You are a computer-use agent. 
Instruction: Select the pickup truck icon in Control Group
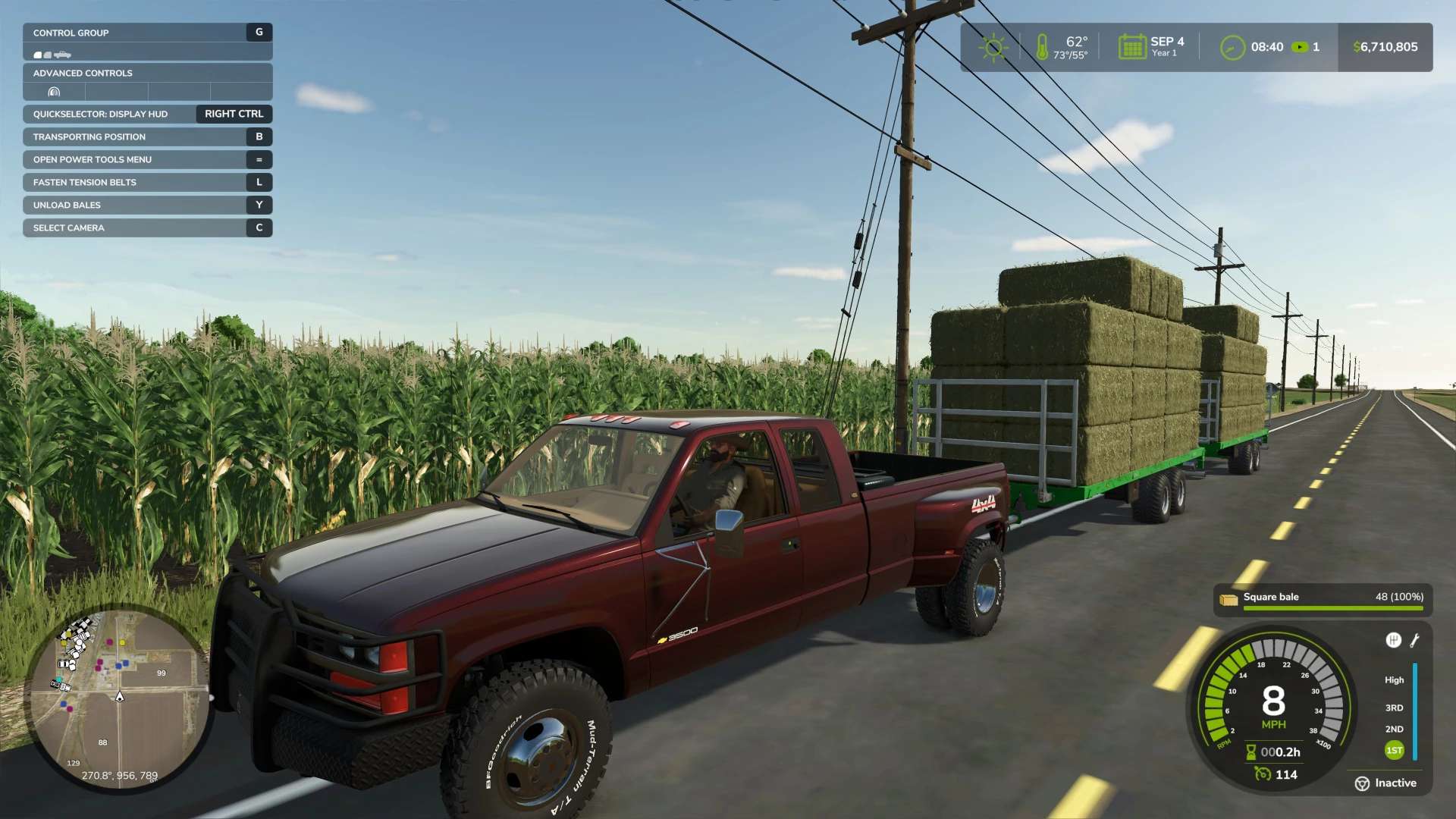63,55
